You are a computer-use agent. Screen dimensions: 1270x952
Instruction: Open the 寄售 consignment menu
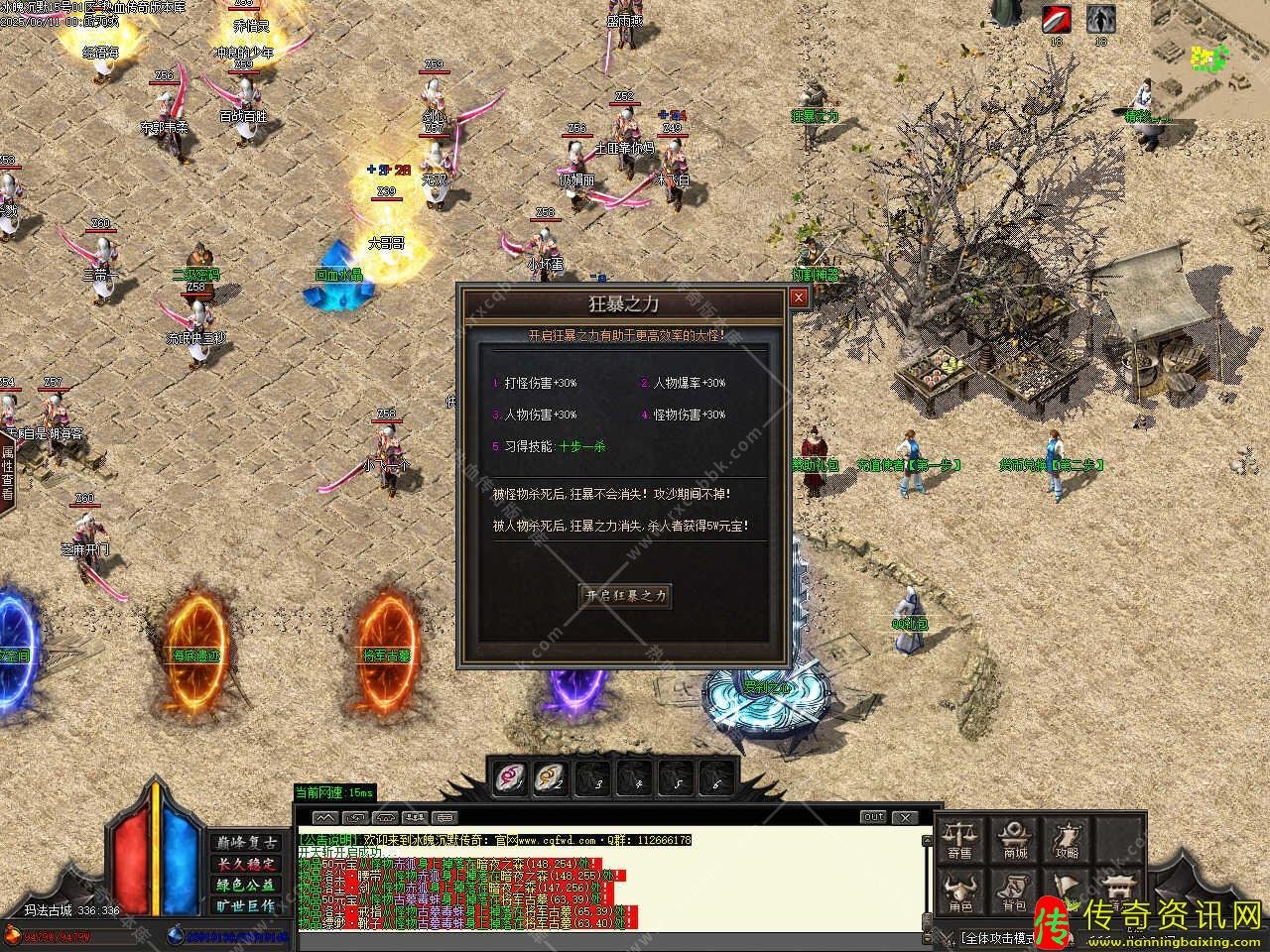tap(959, 839)
